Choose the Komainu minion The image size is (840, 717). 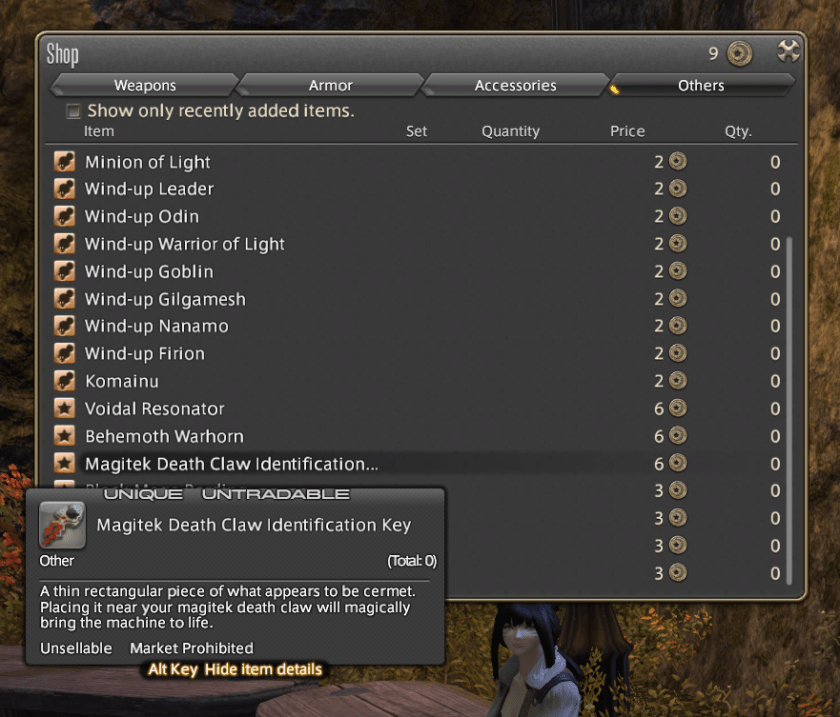click(122, 381)
